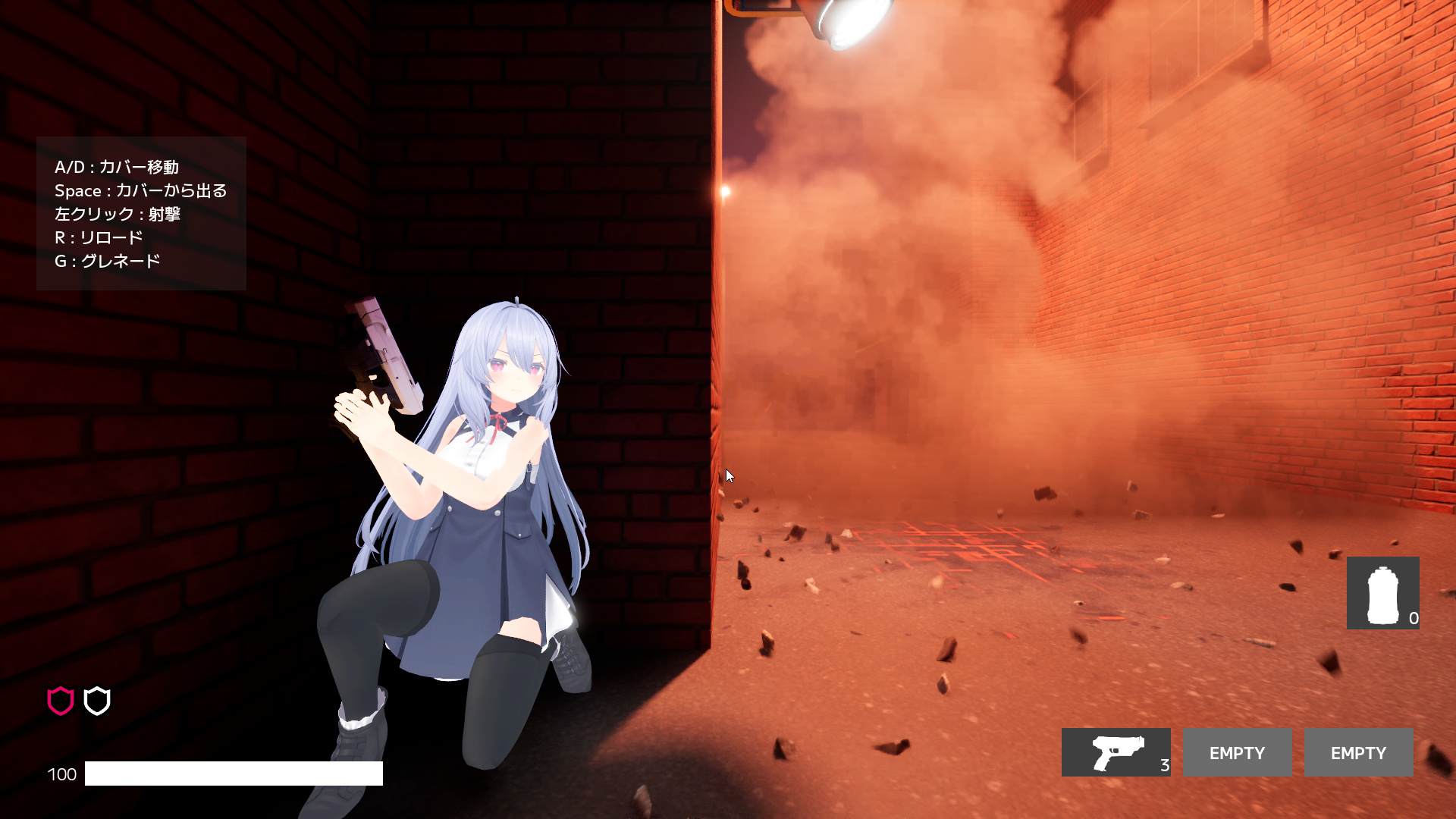The image size is (1456, 819).
Task: Click the pink shield icon
Action: coord(61,701)
